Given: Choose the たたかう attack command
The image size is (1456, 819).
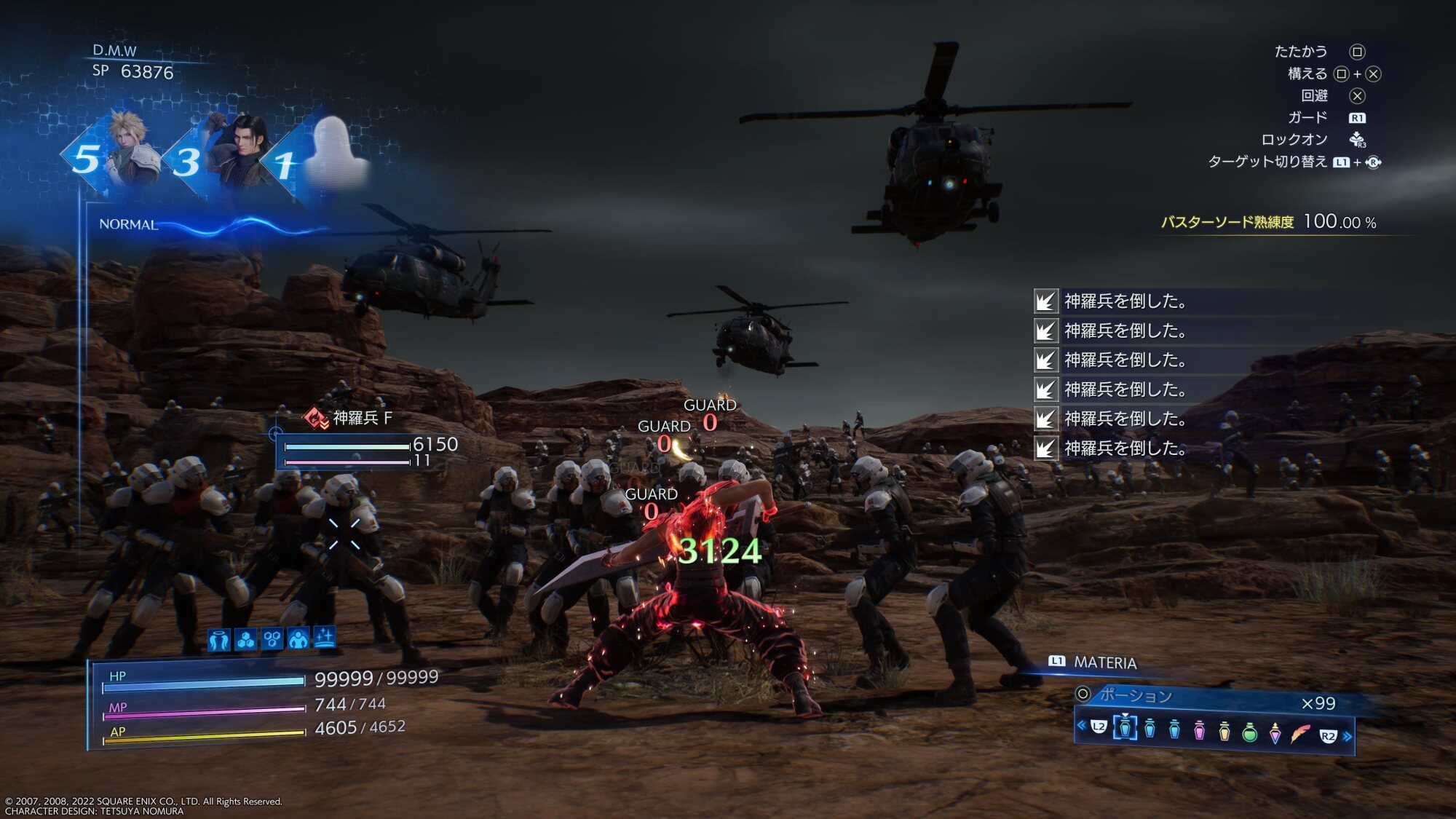Looking at the screenshot, I should [1300, 52].
